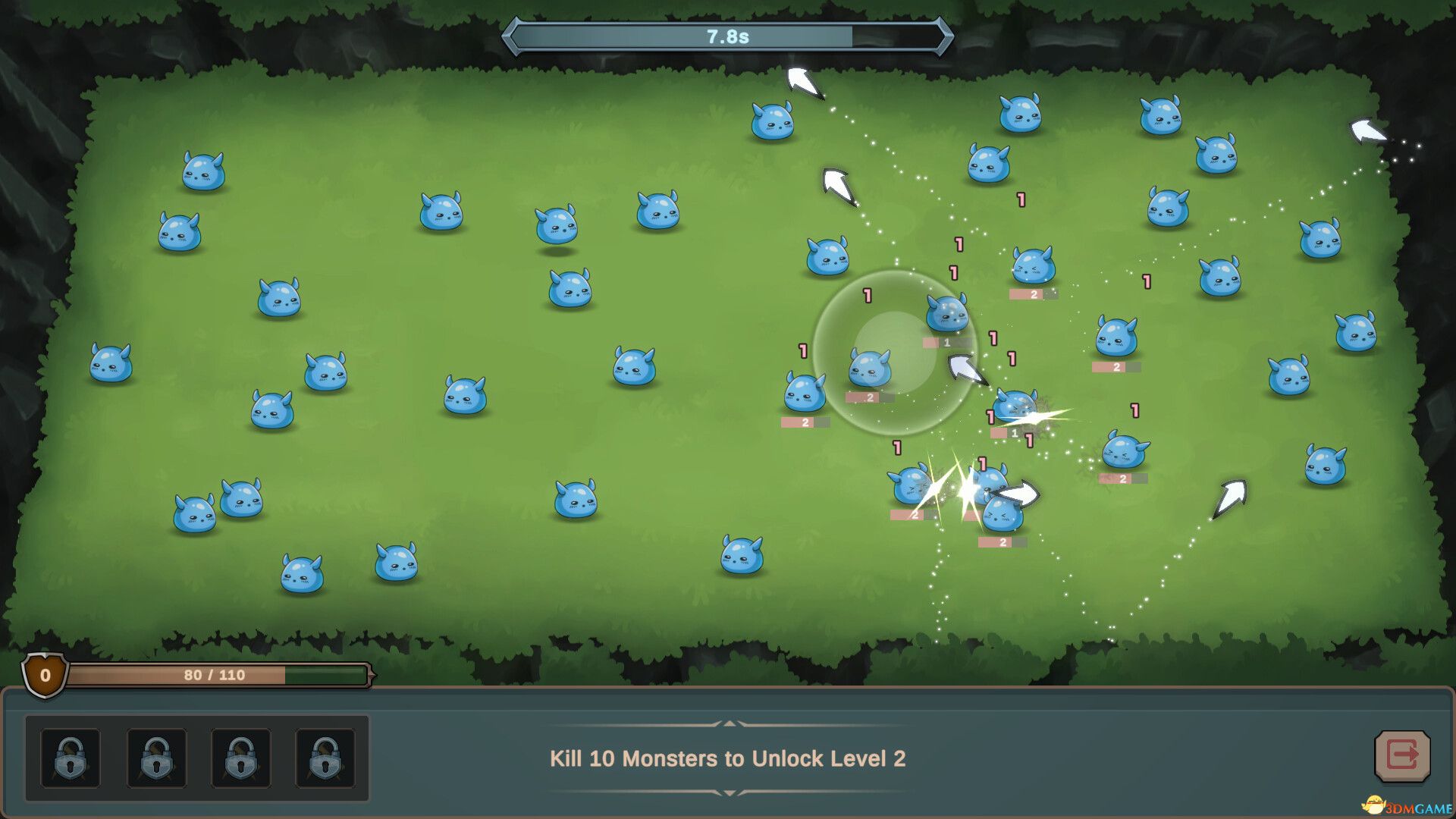Click the shield emblem showing 0

(x=43, y=675)
